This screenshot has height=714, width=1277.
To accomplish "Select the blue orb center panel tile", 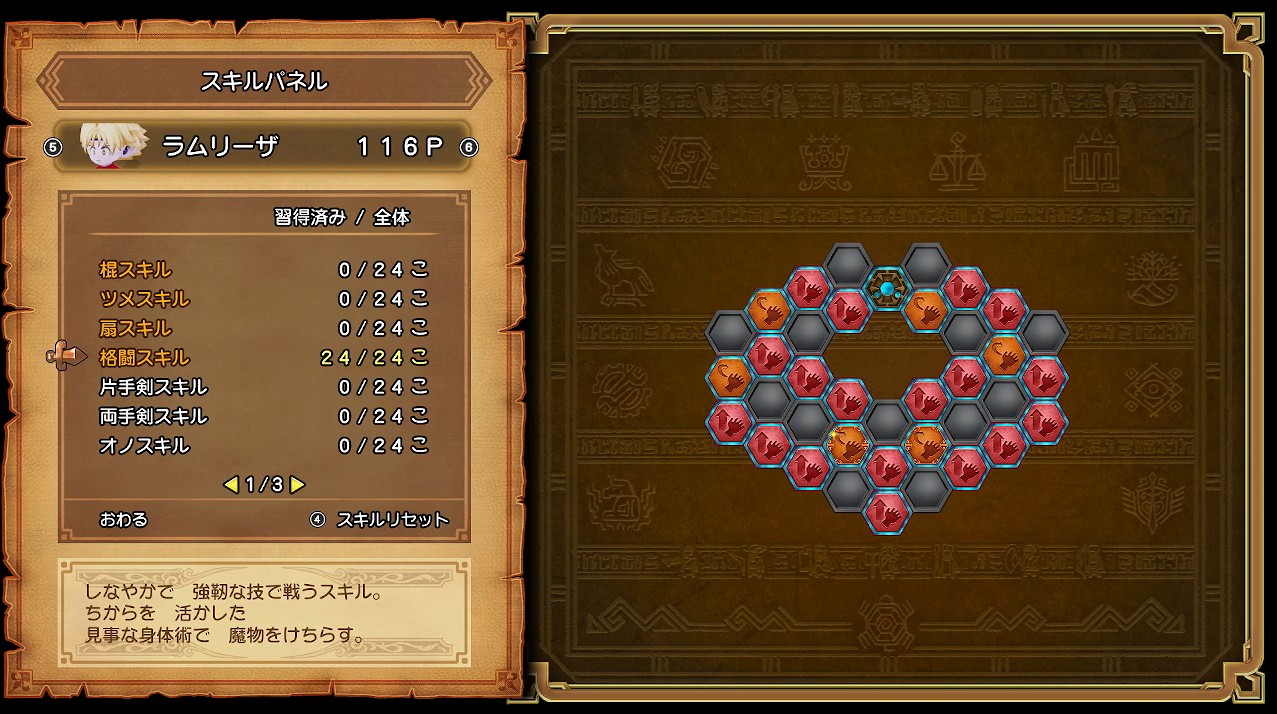I will 886,289.
